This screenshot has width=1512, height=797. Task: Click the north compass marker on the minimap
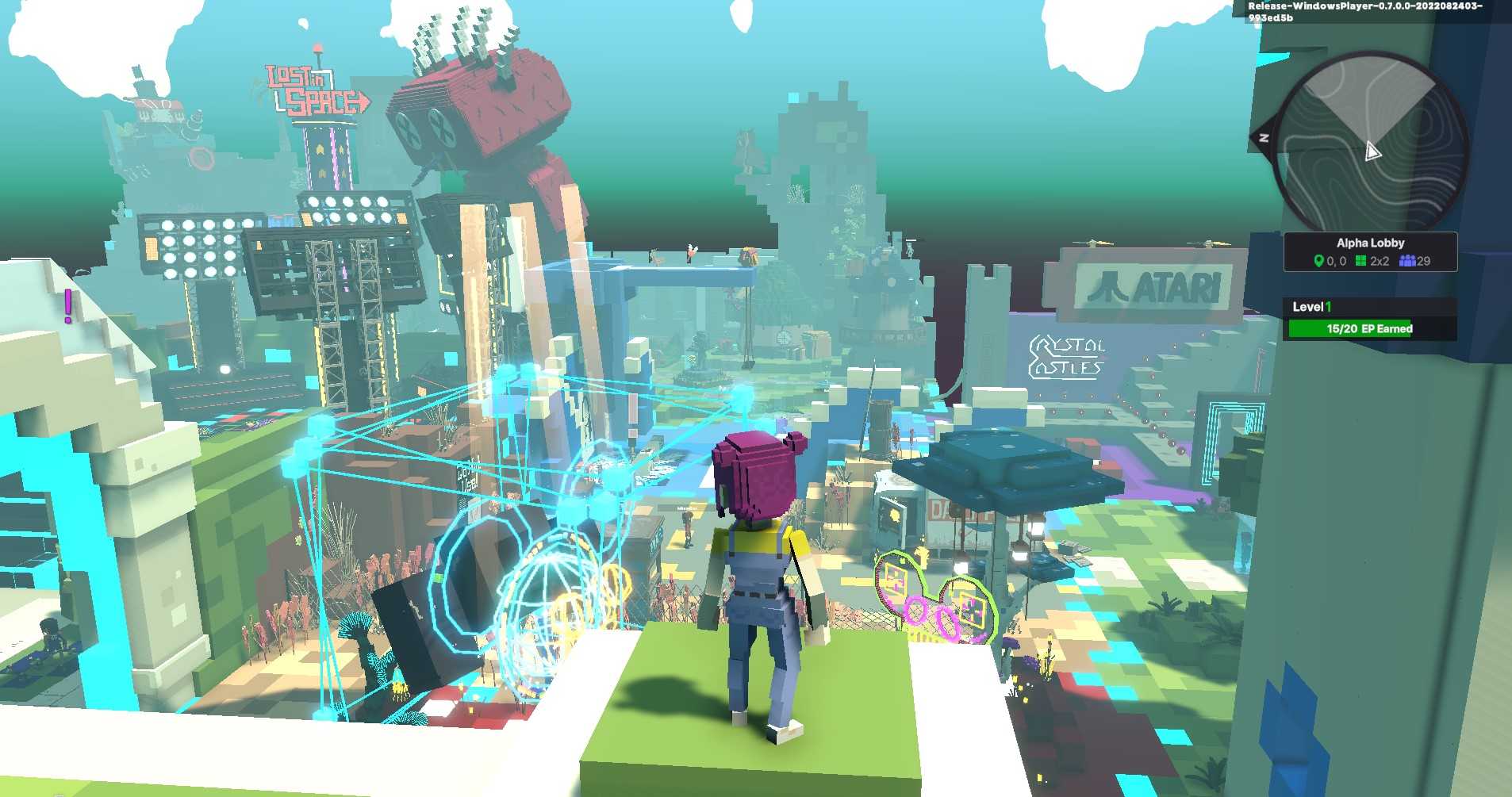(1264, 139)
